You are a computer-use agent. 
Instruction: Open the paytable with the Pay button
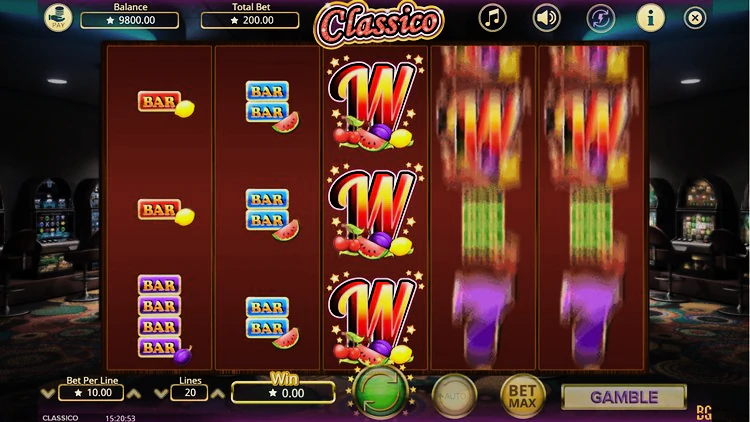pyautogui.click(x=56, y=17)
